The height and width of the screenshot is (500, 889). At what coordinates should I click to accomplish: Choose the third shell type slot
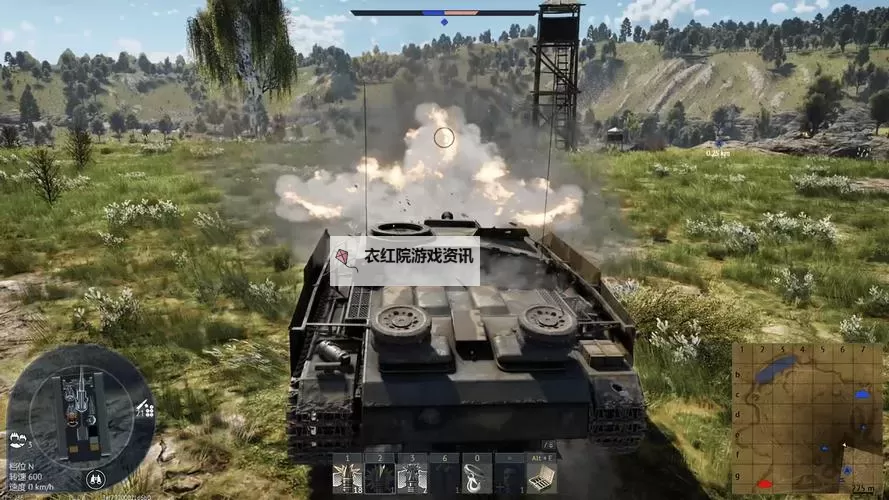click(412, 475)
